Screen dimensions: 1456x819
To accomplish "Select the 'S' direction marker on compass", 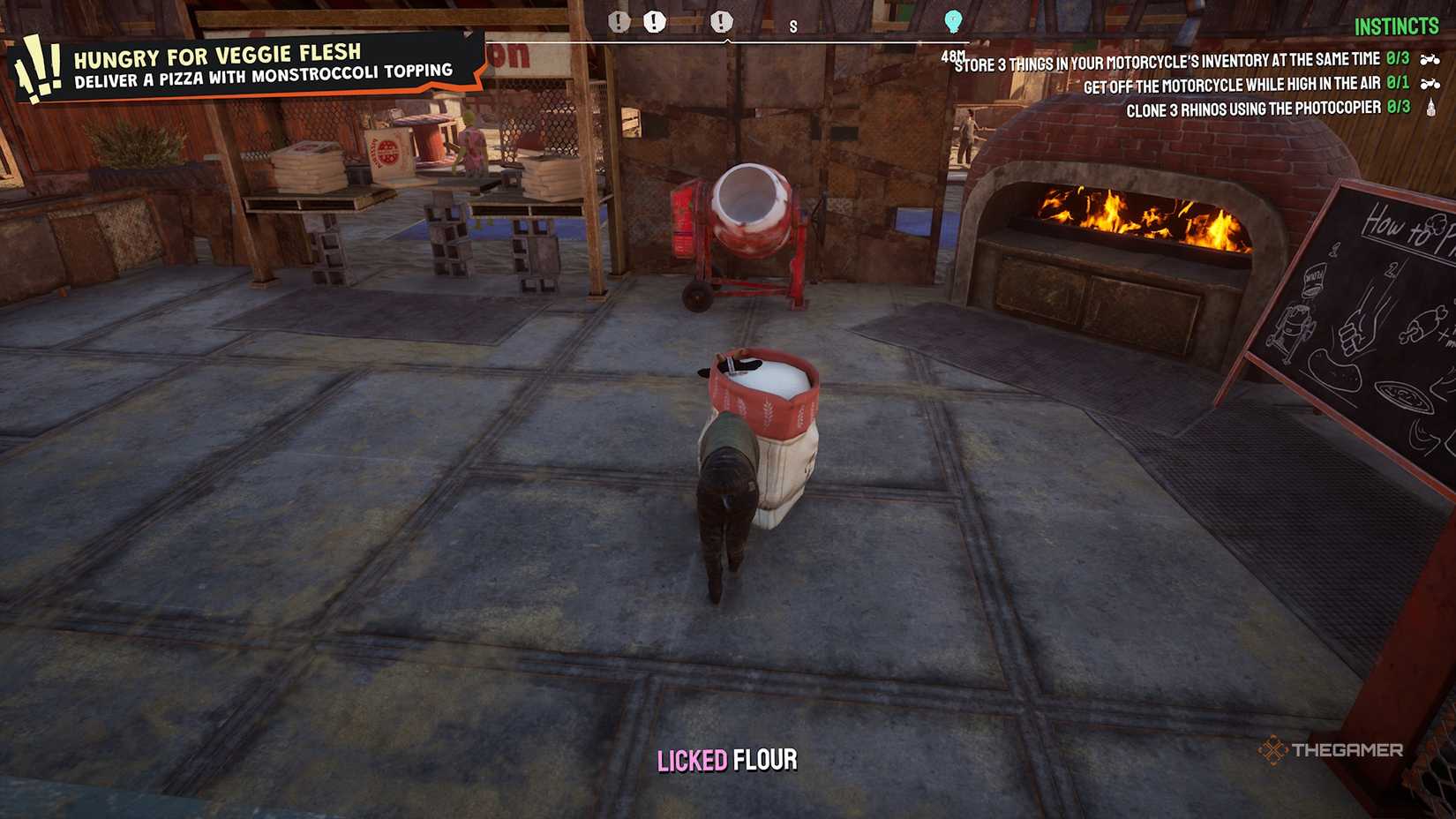I will pos(794,26).
